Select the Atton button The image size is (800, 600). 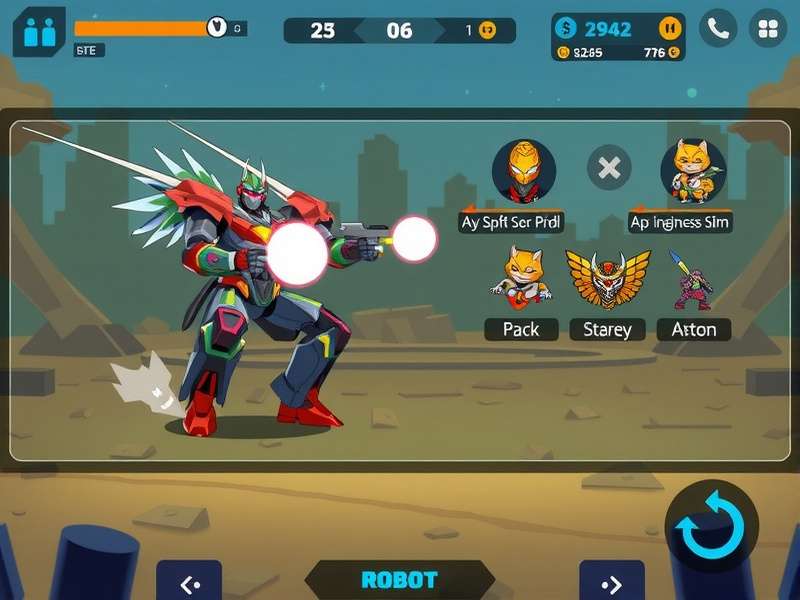pyautogui.click(x=693, y=329)
